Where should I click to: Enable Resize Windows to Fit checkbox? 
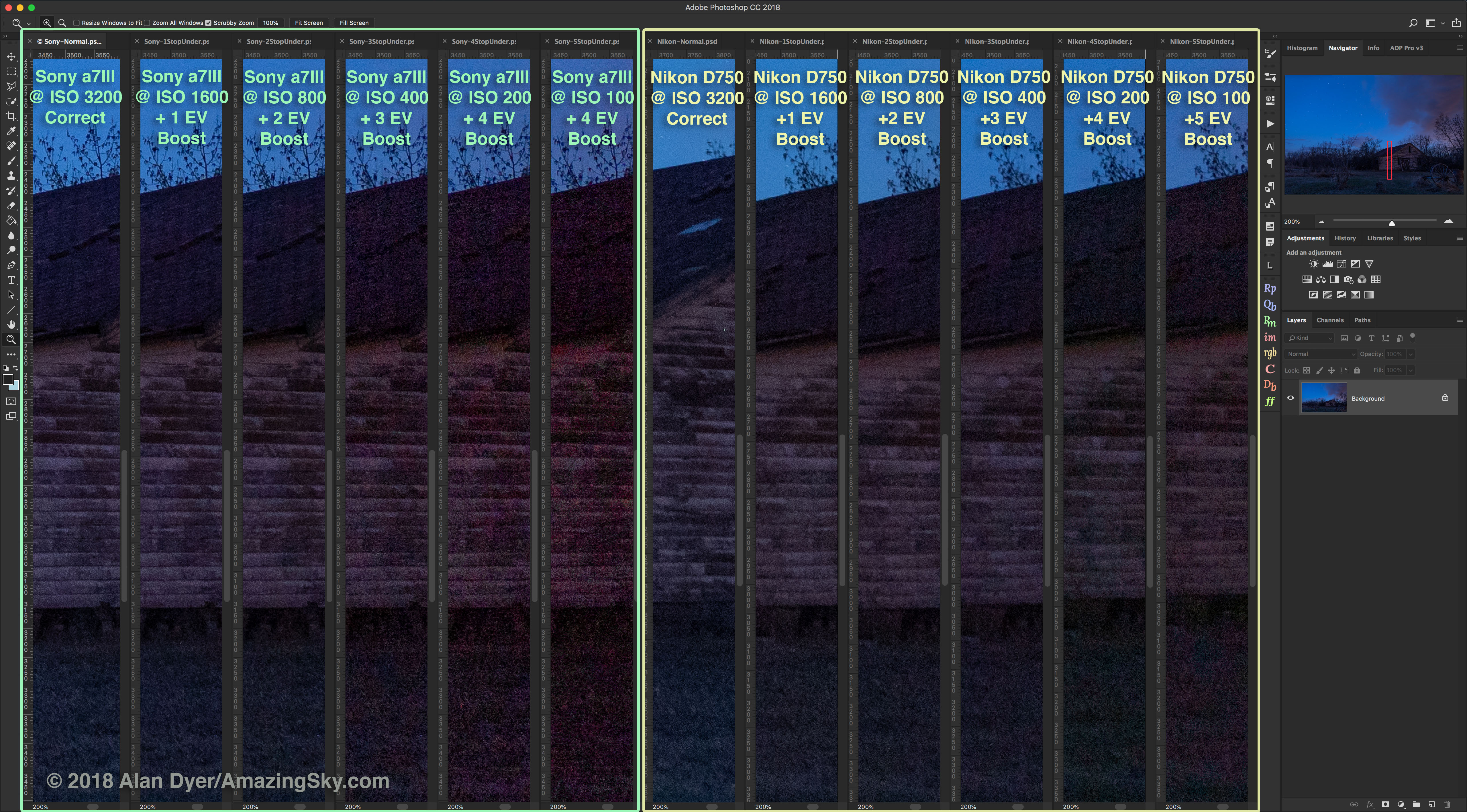click(77, 23)
